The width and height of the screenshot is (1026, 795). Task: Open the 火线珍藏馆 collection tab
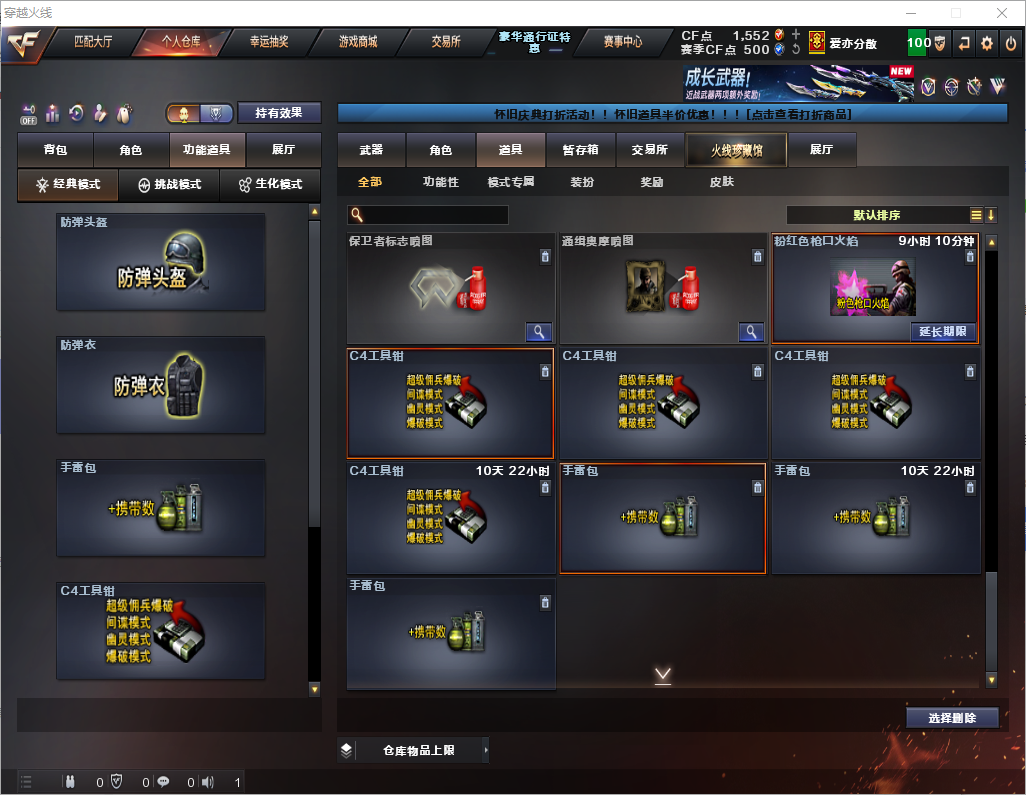pyautogui.click(x=736, y=150)
